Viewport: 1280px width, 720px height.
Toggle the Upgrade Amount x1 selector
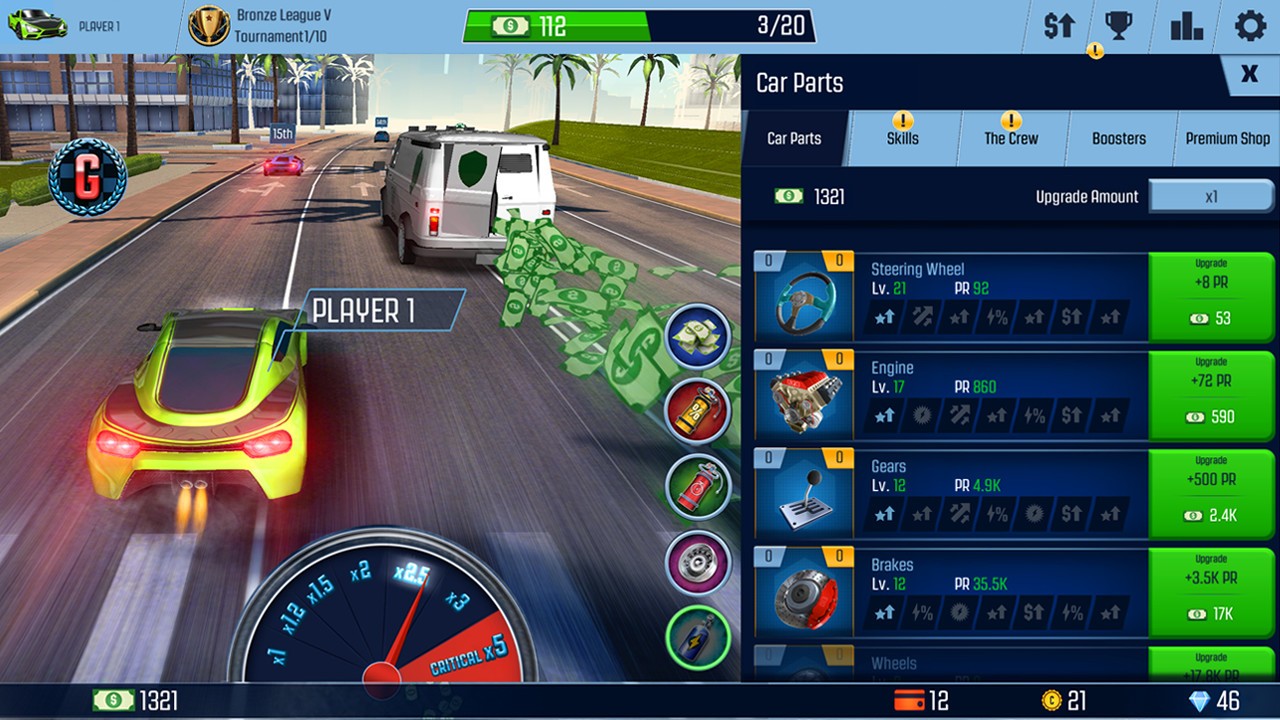click(1212, 196)
